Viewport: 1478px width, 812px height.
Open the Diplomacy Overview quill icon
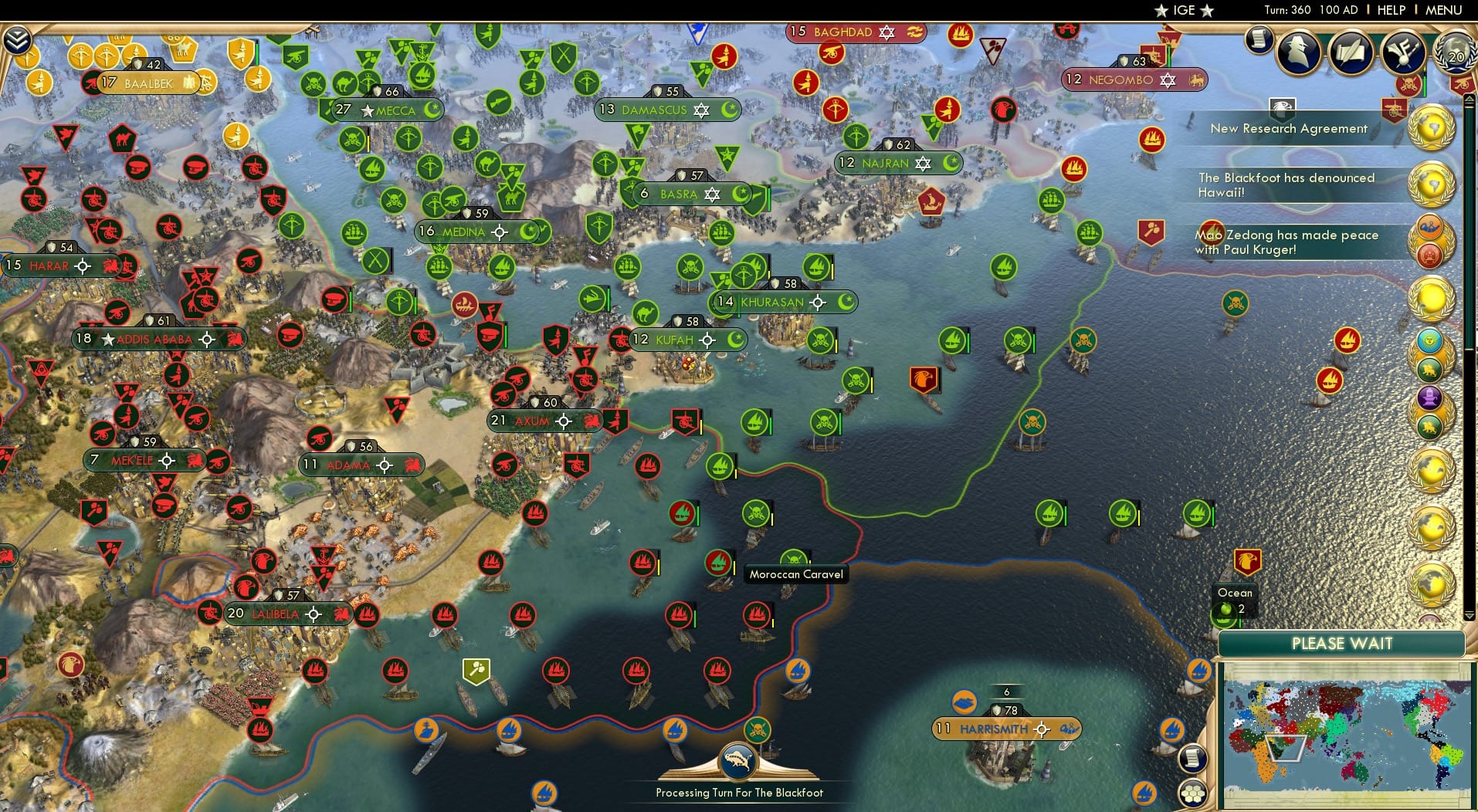[x=1351, y=52]
